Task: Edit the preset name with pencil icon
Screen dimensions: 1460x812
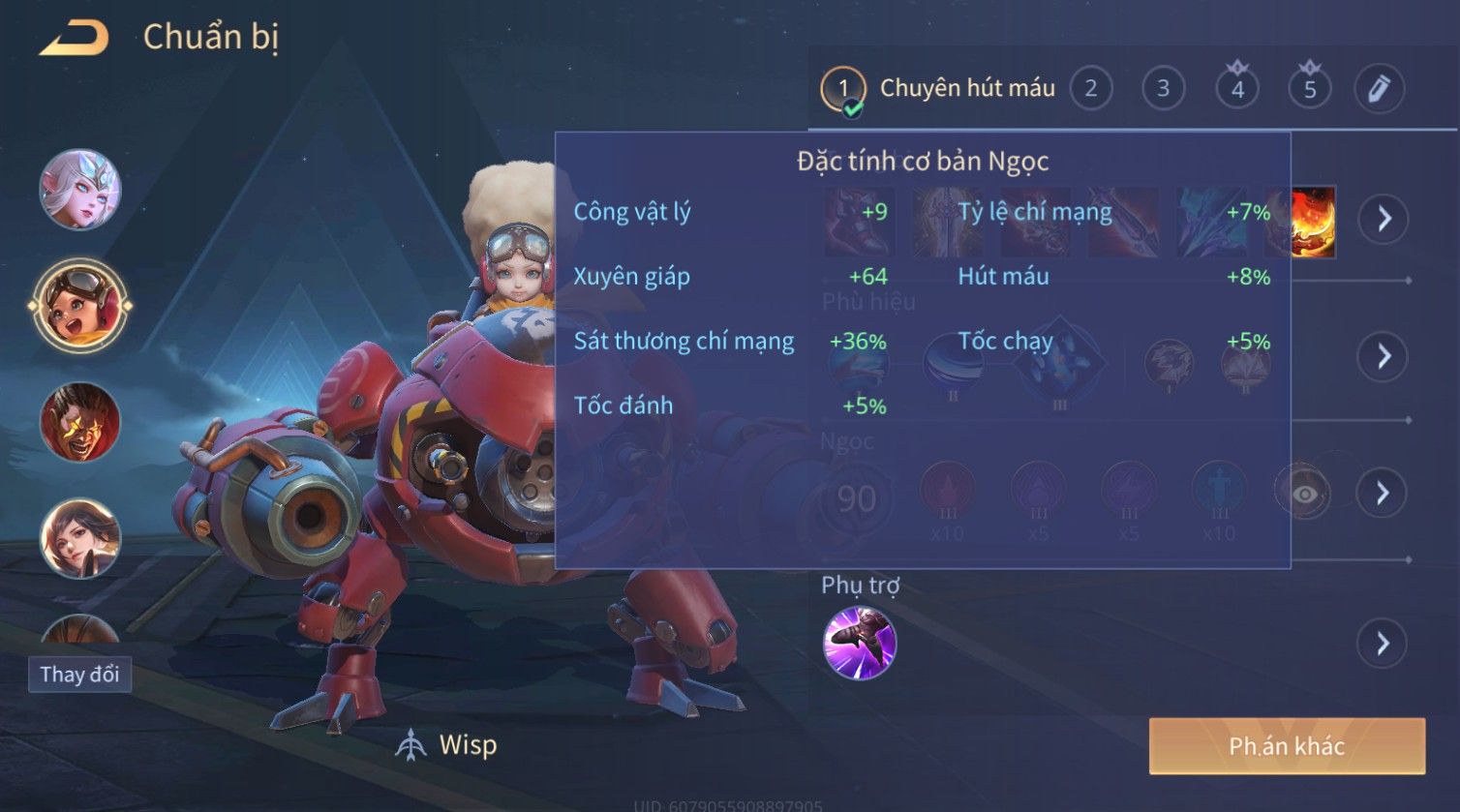Action: pos(1379,89)
